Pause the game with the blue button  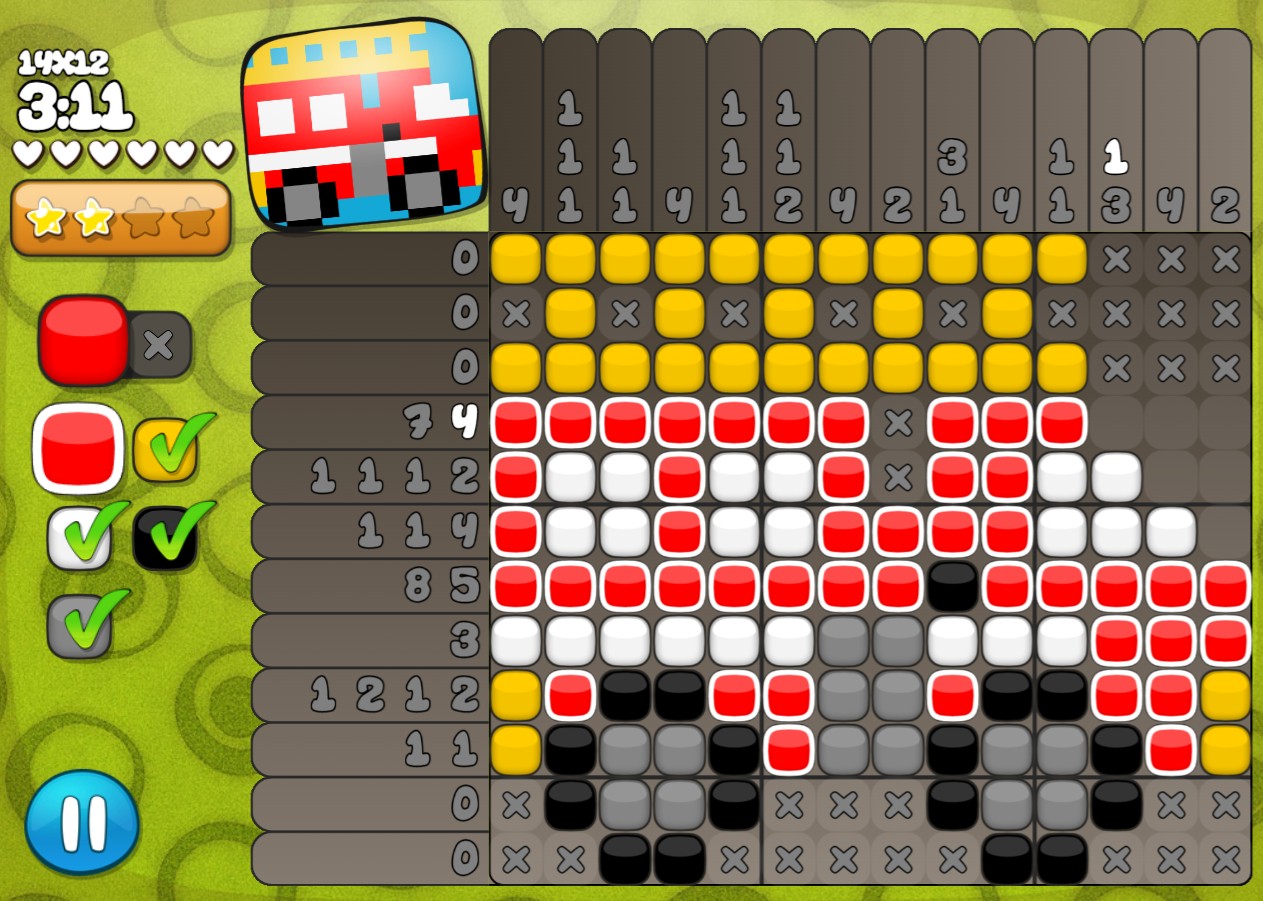82,822
